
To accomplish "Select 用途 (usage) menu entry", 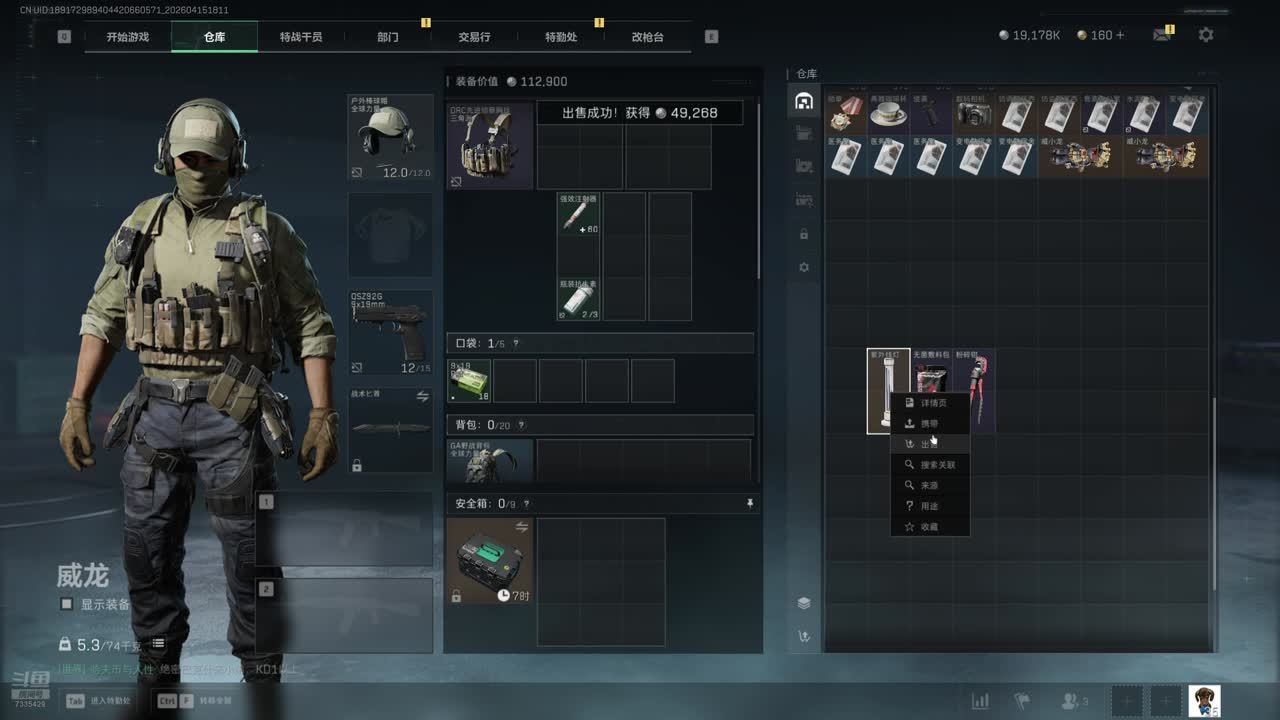I will (929, 506).
